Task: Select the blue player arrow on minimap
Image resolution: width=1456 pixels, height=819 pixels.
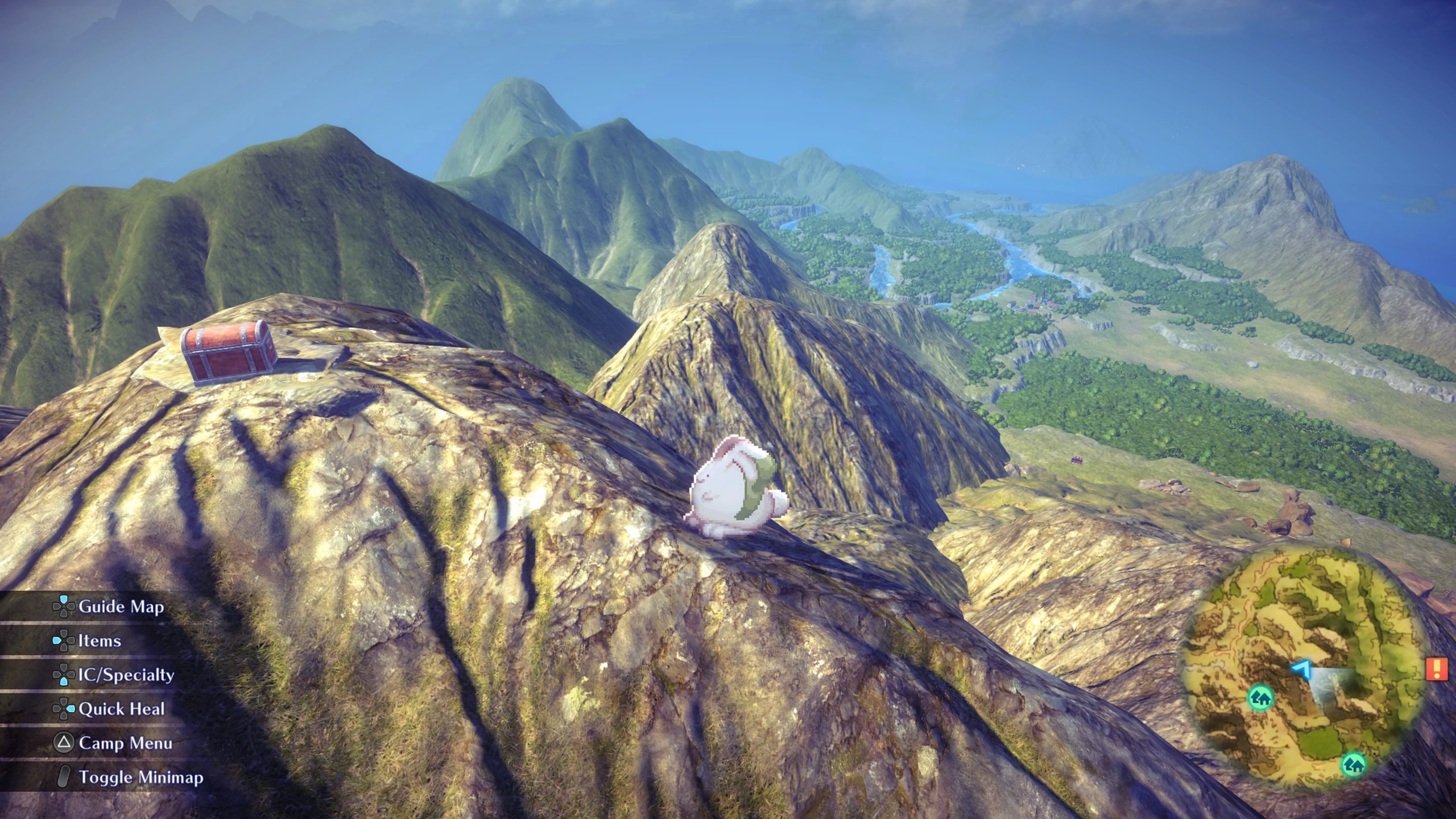Action: (1301, 669)
